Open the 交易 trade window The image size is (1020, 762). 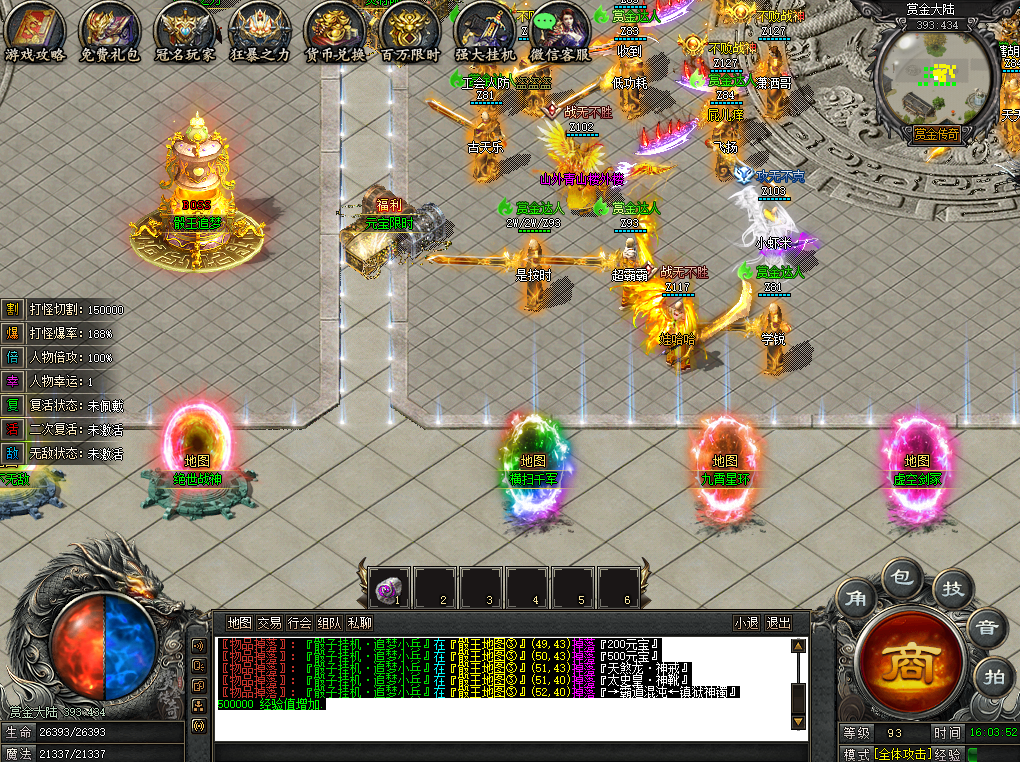269,623
